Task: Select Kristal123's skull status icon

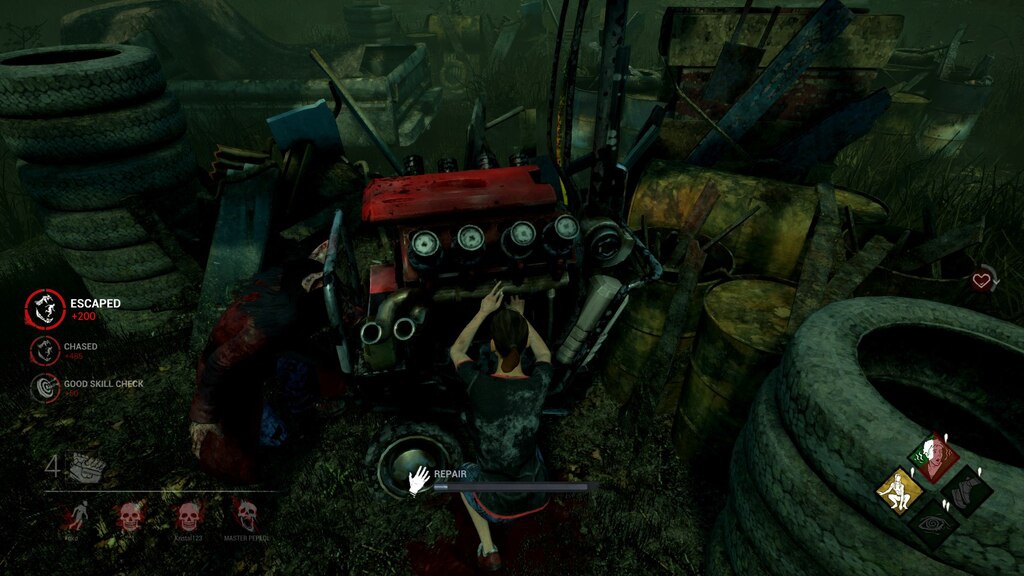Action: [187, 516]
